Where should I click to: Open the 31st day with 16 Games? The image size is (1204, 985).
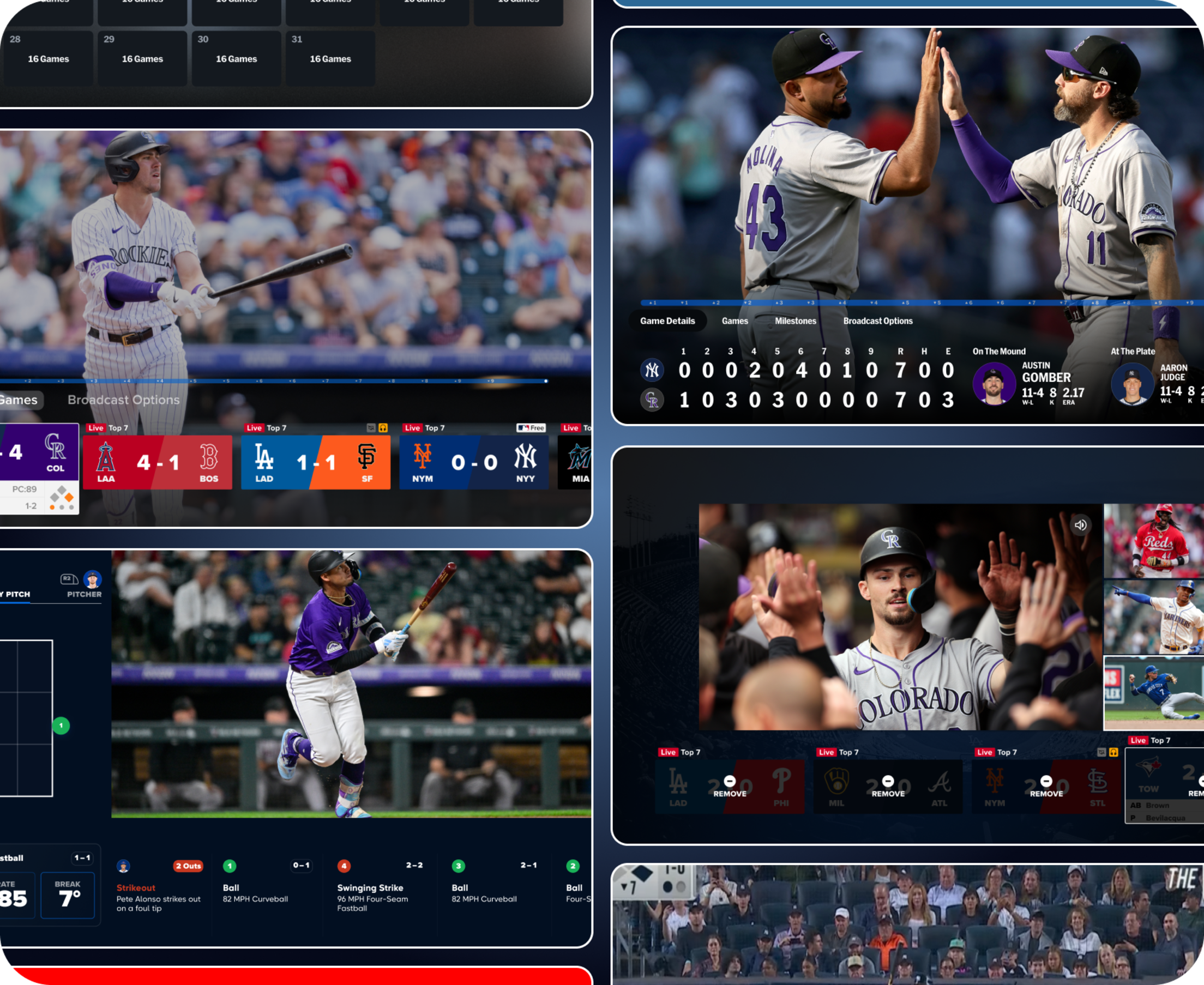click(x=330, y=58)
